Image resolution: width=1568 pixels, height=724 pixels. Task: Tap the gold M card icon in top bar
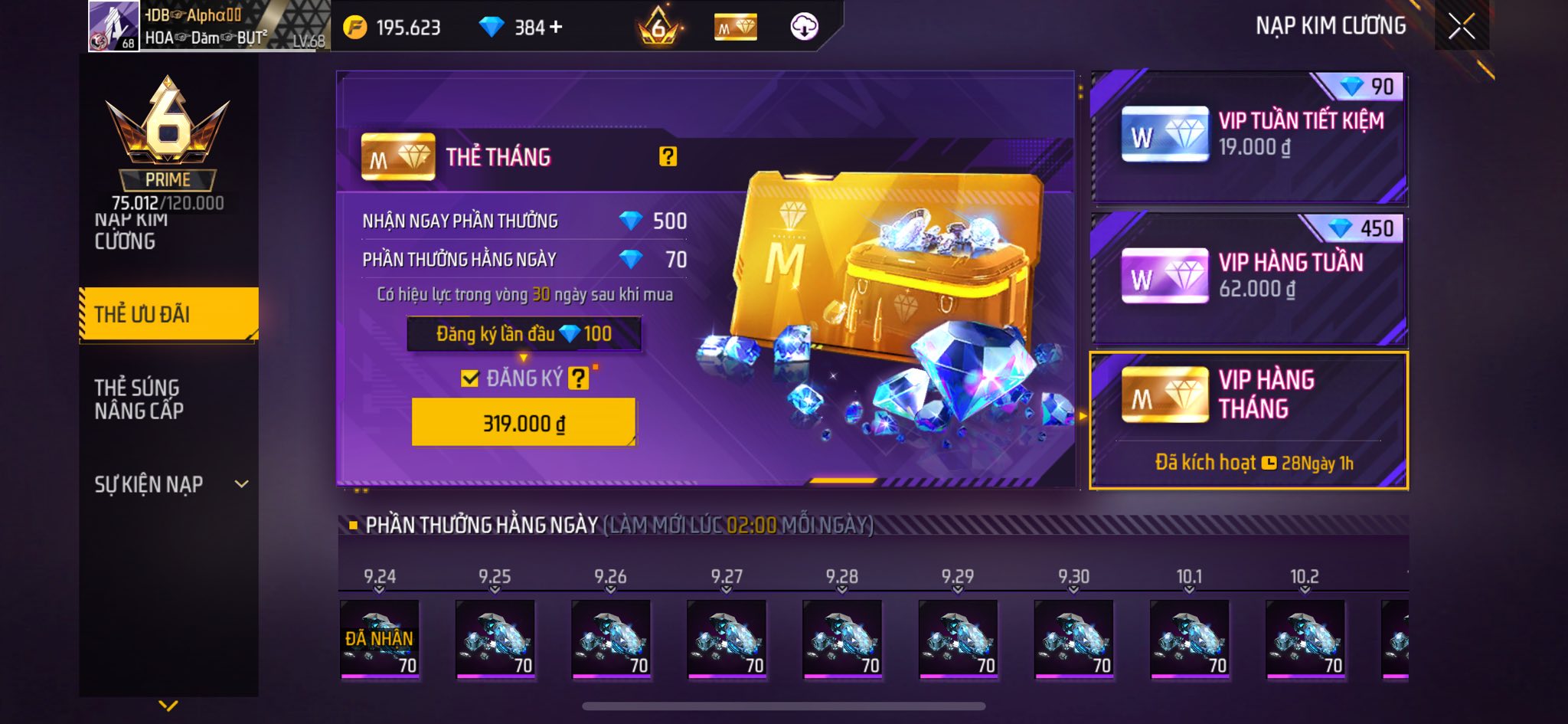point(735,28)
